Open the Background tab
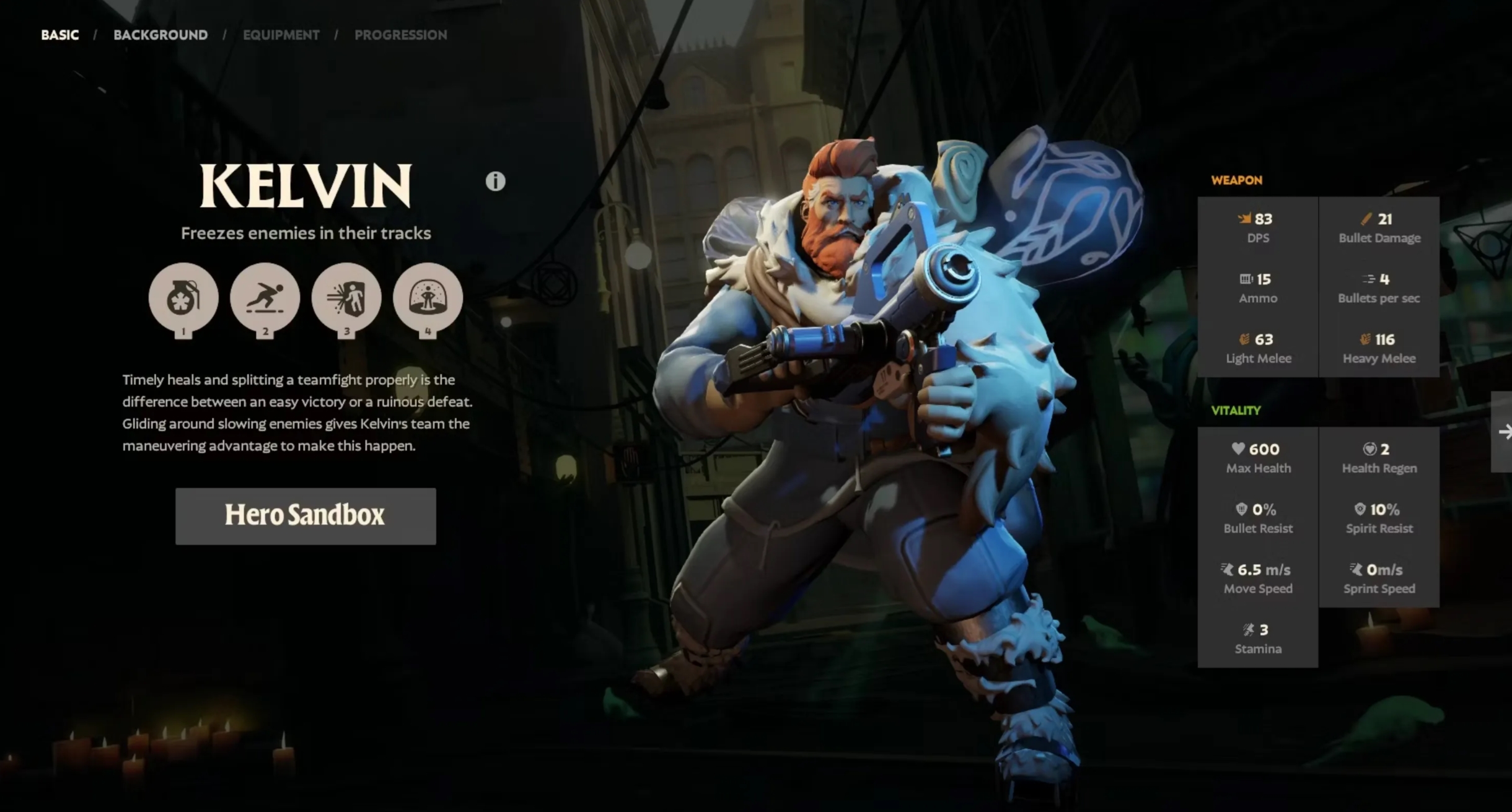1512x812 pixels. 160,35
